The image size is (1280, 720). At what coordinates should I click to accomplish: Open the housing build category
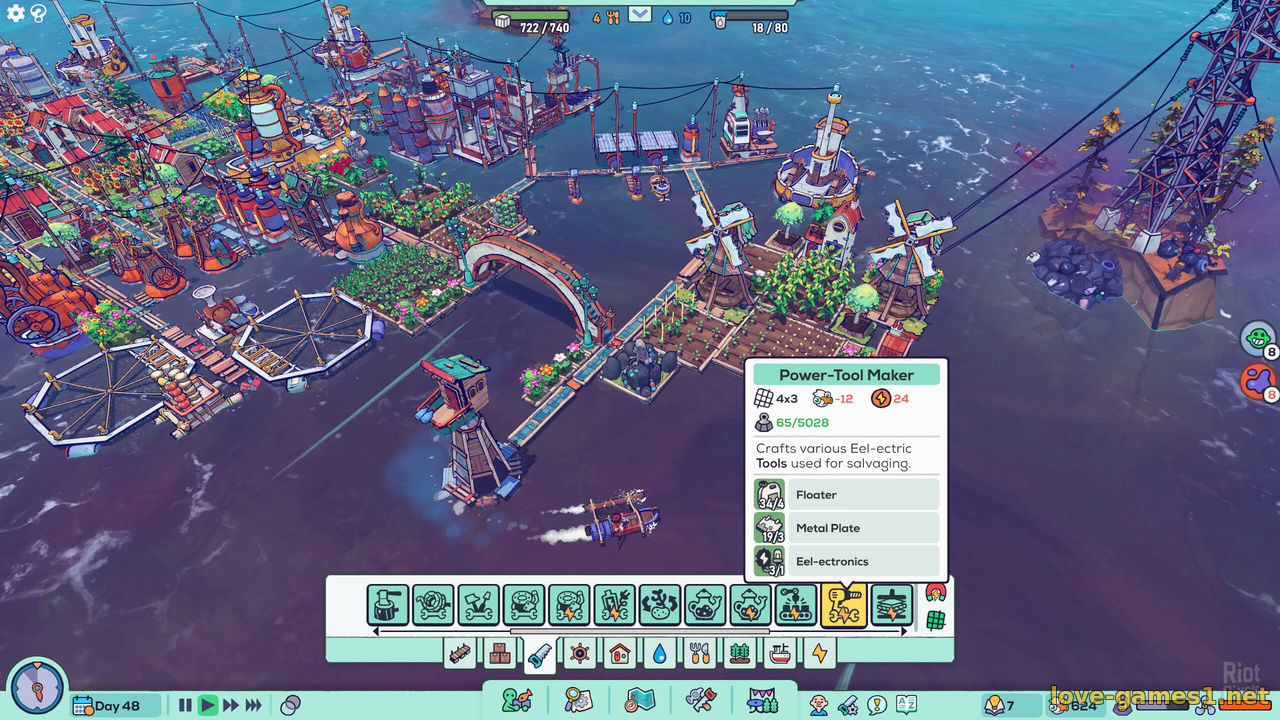620,654
